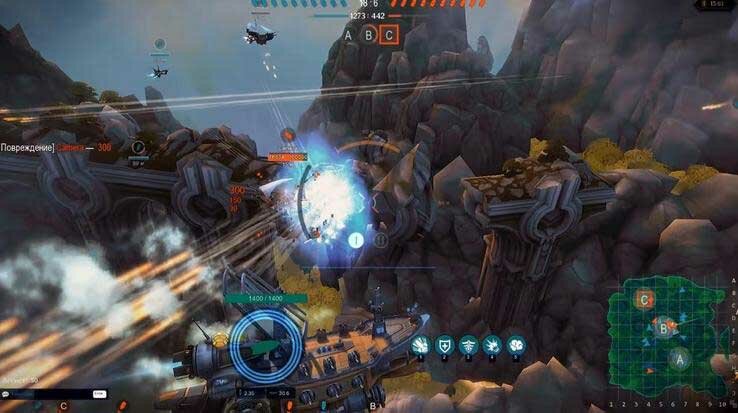Use the explosion burst ability icon
This screenshot has width=738, height=413.
pyautogui.click(x=492, y=344)
